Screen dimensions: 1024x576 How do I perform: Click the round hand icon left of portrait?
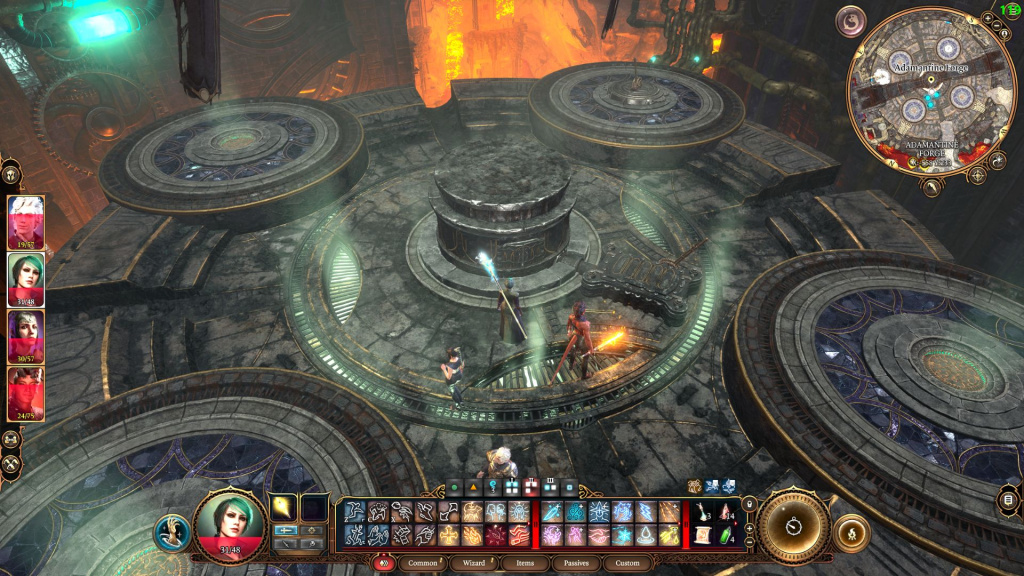coord(172,532)
